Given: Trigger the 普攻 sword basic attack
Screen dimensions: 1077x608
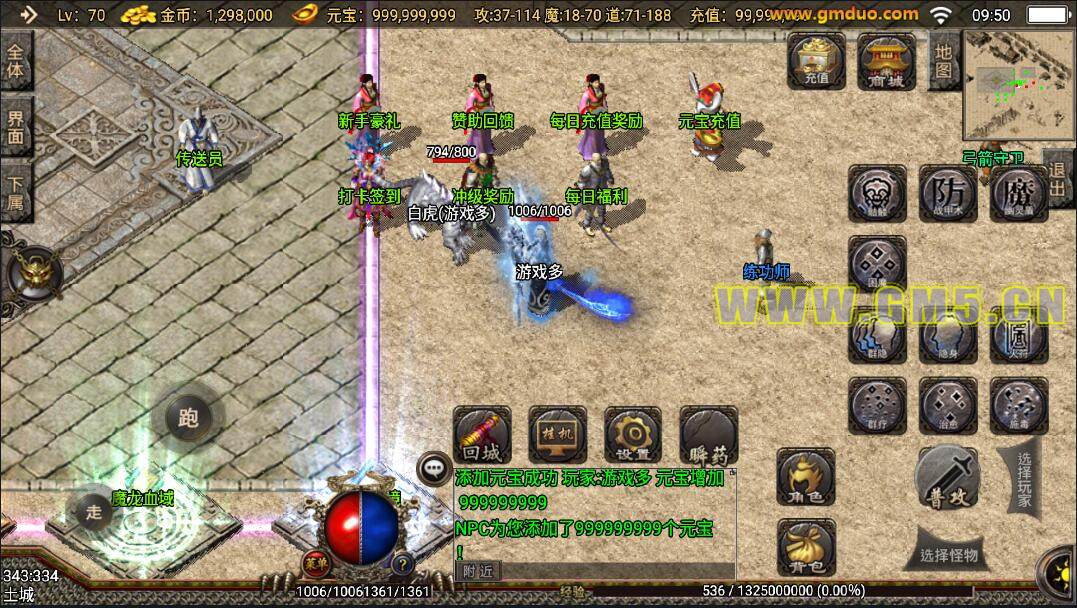Looking at the screenshot, I should 947,476.
